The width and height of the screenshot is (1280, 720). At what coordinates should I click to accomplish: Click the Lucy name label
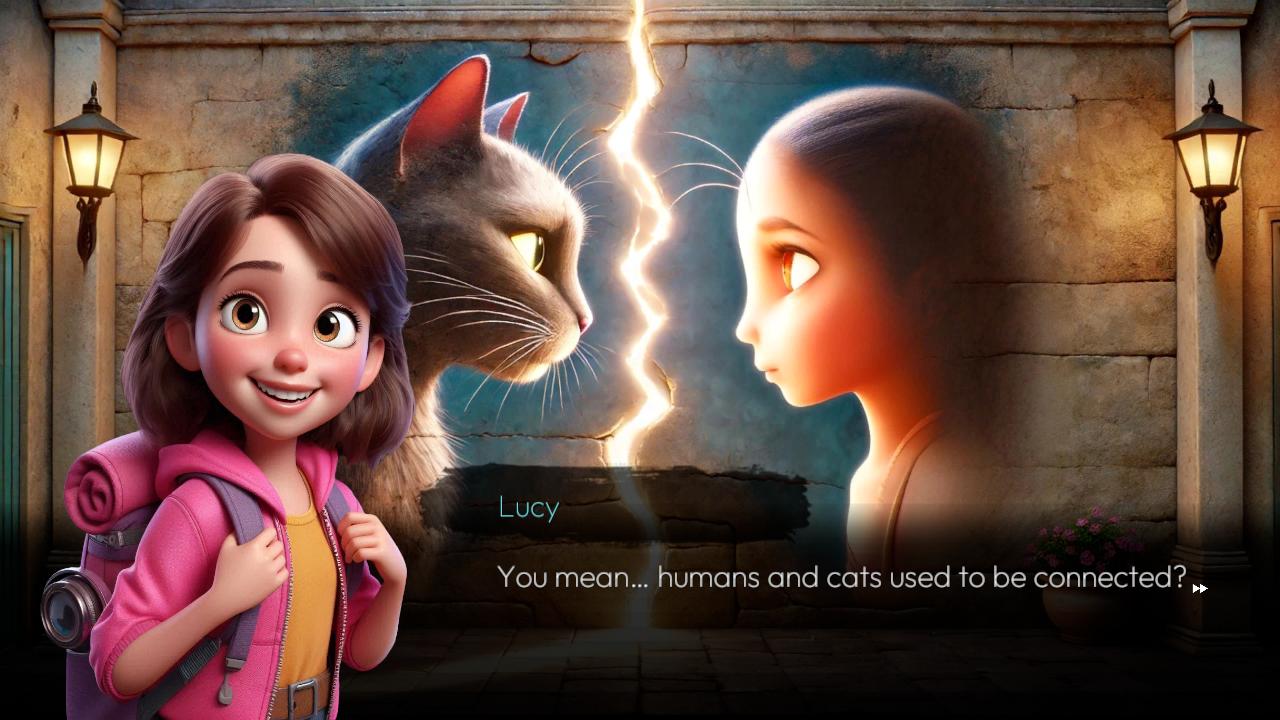tap(526, 508)
